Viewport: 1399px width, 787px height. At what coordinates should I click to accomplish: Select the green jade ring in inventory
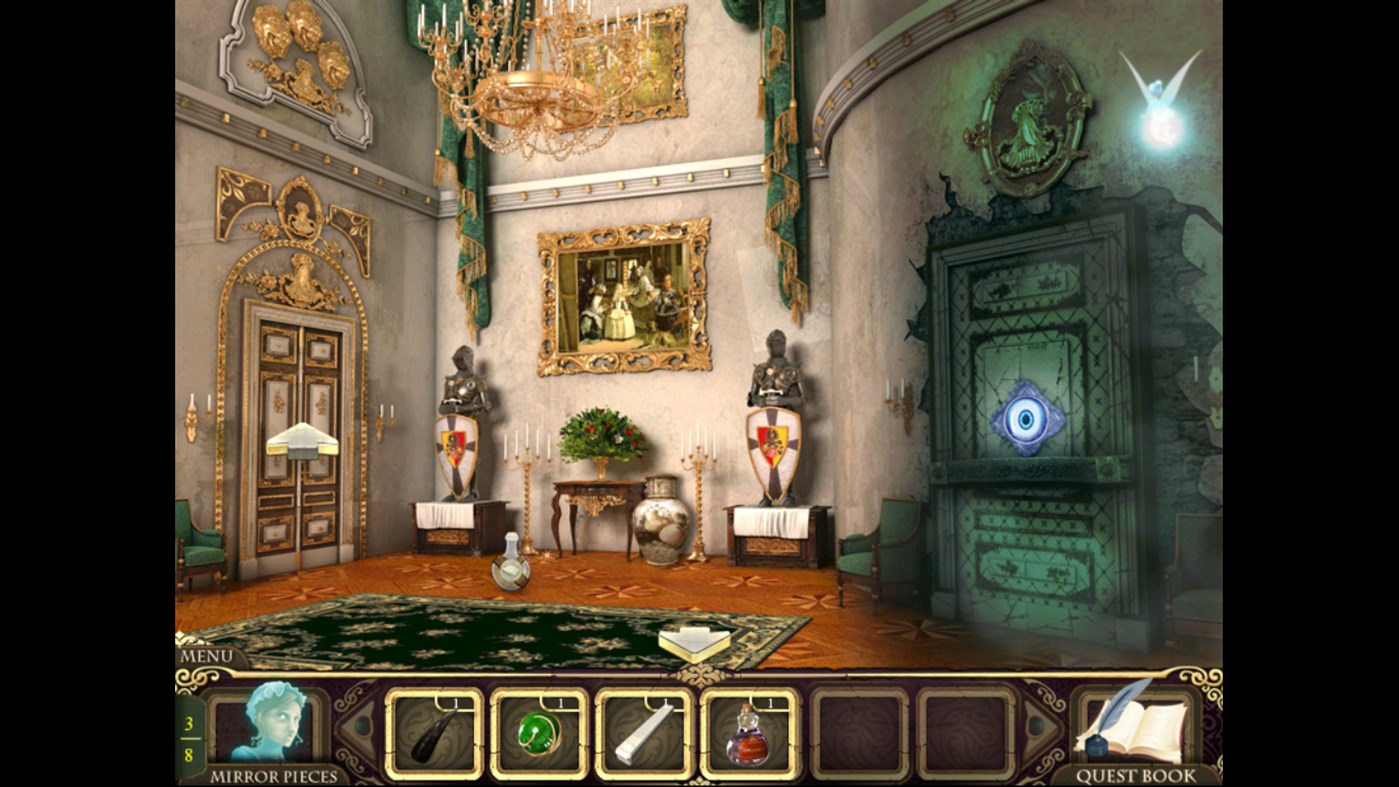pos(539,735)
